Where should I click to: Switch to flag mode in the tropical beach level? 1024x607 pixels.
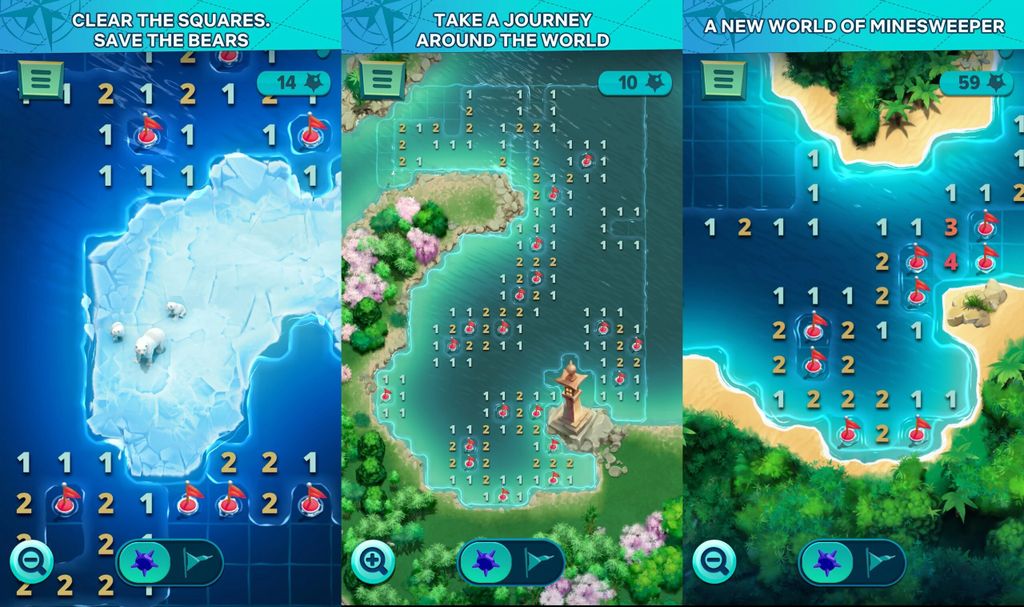(880, 562)
